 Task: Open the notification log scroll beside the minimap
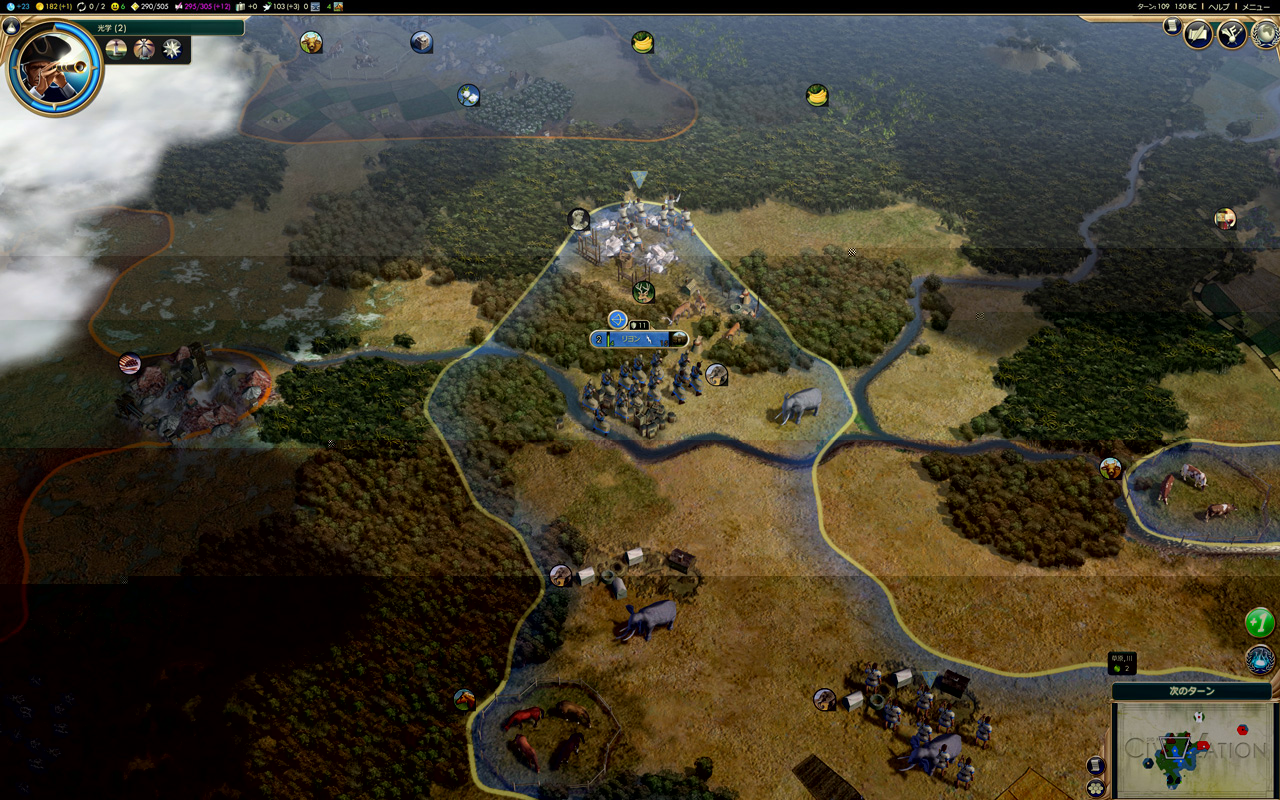coord(1094,766)
